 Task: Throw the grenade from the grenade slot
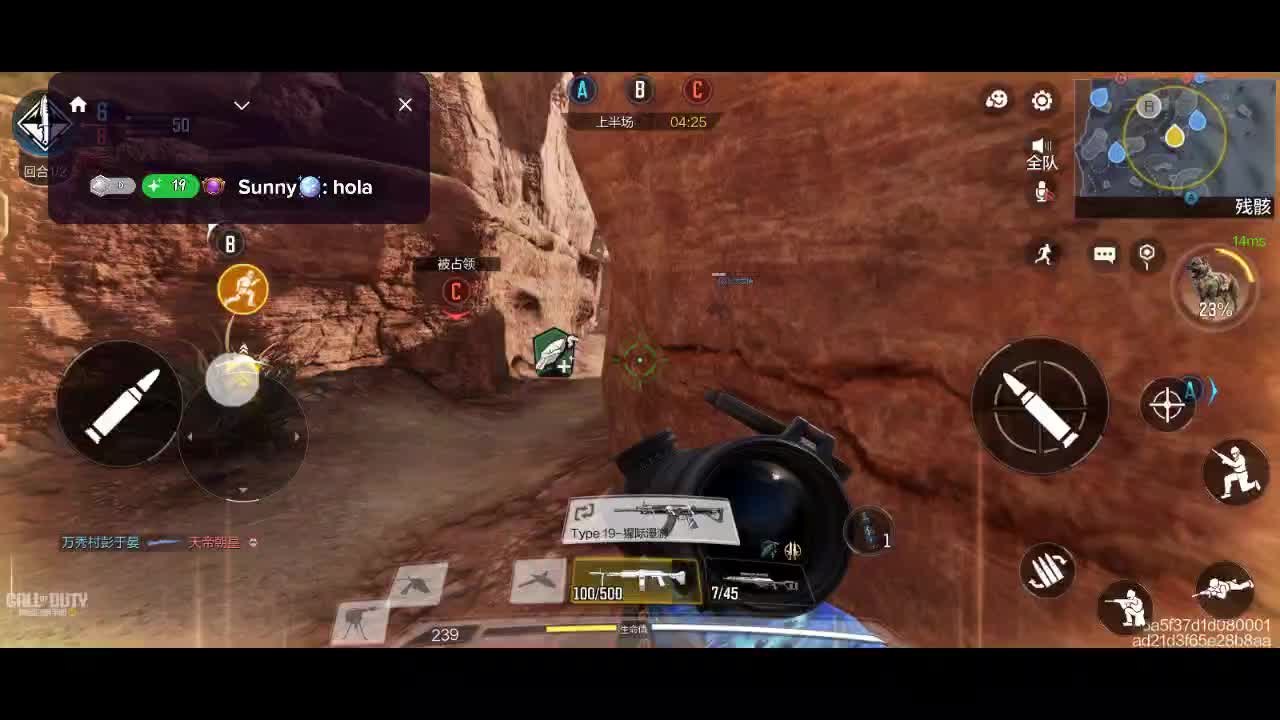[x=868, y=530]
